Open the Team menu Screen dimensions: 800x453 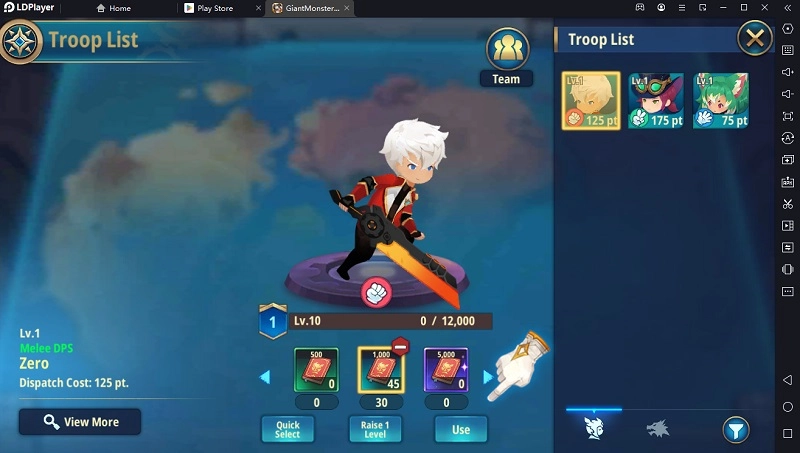point(506,58)
